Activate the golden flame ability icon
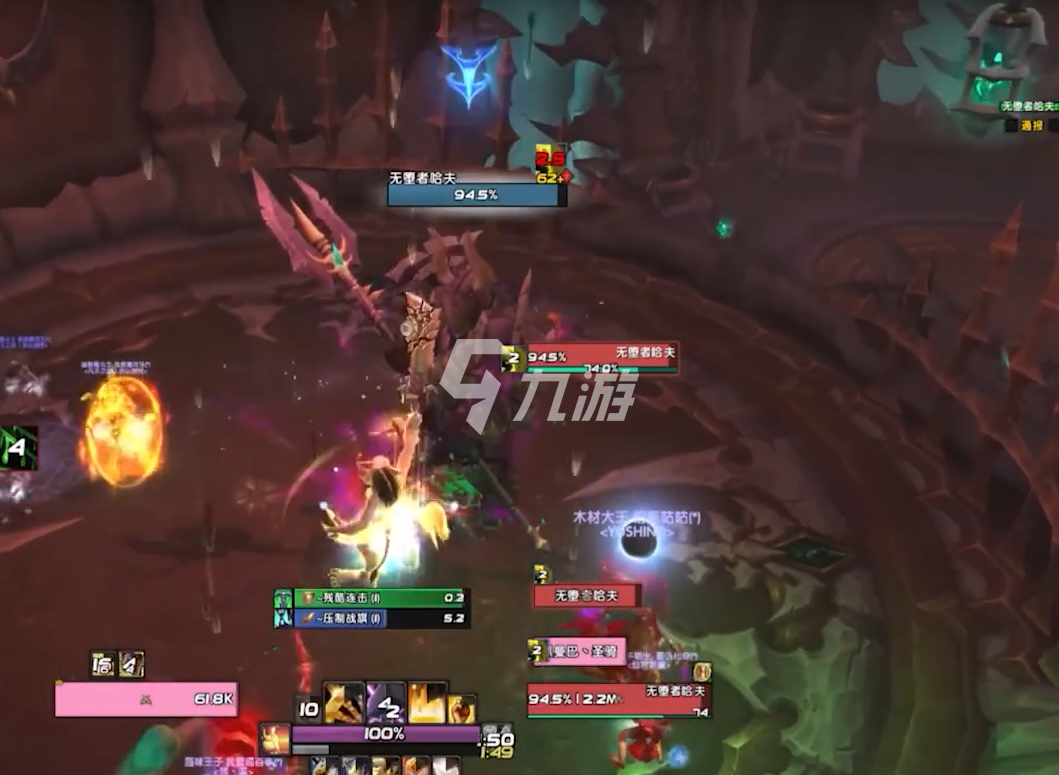 pyautogui.click(x=427, y=703)
